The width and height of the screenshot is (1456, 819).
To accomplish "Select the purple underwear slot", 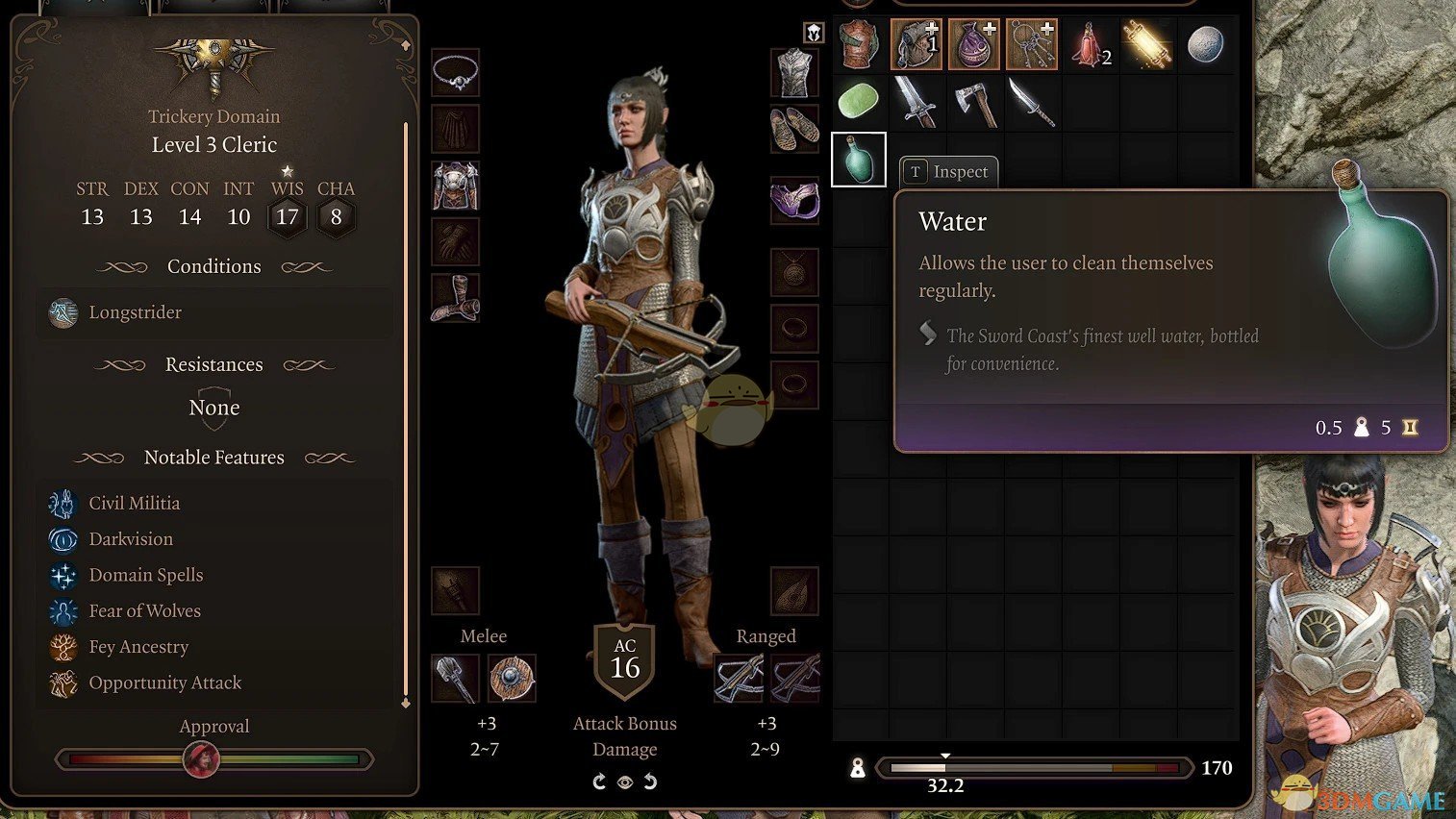I will pos(794,201).
